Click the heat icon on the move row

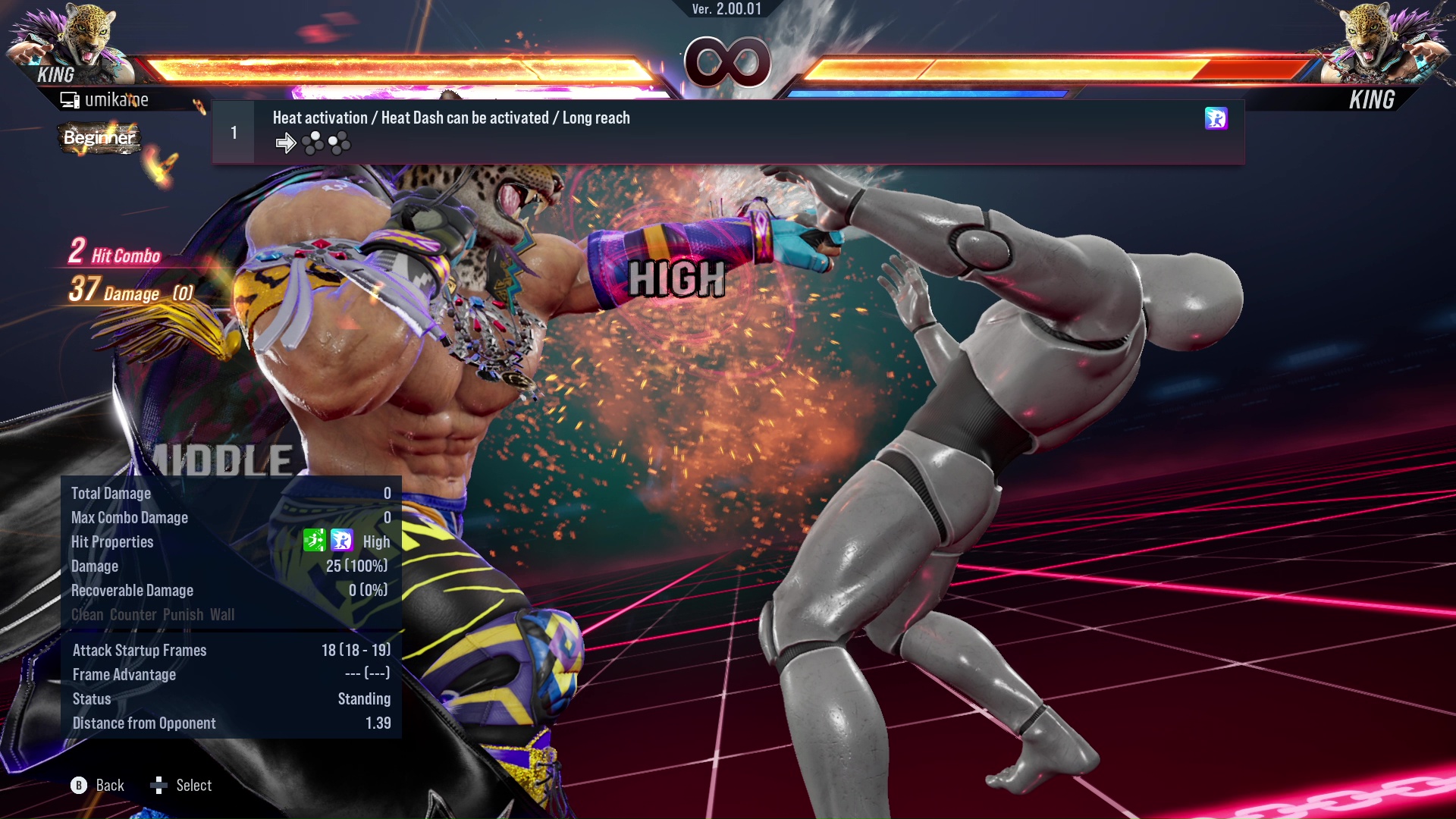point(1216,118)
